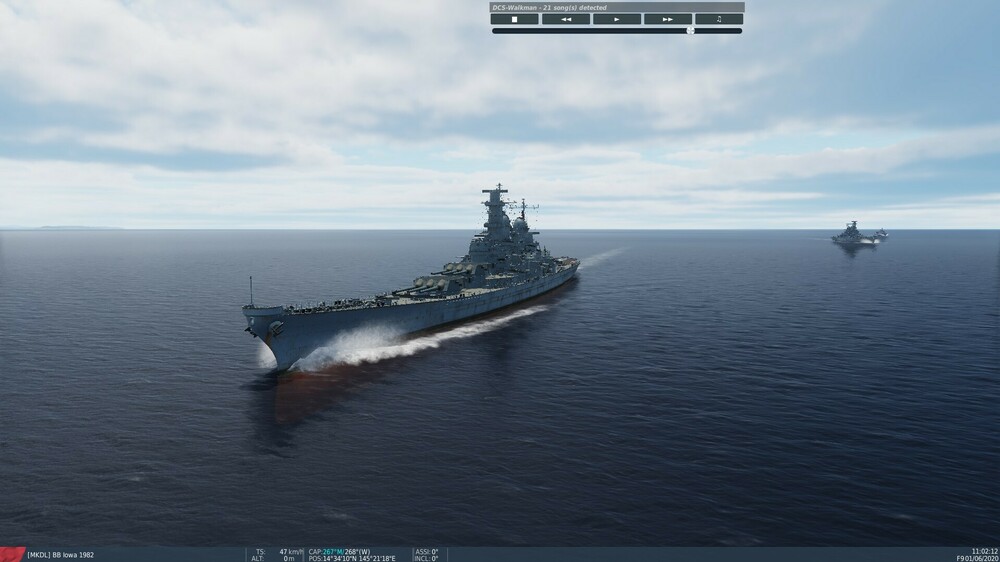
Task: Skip forward to the next song
Action: (668, 19)
